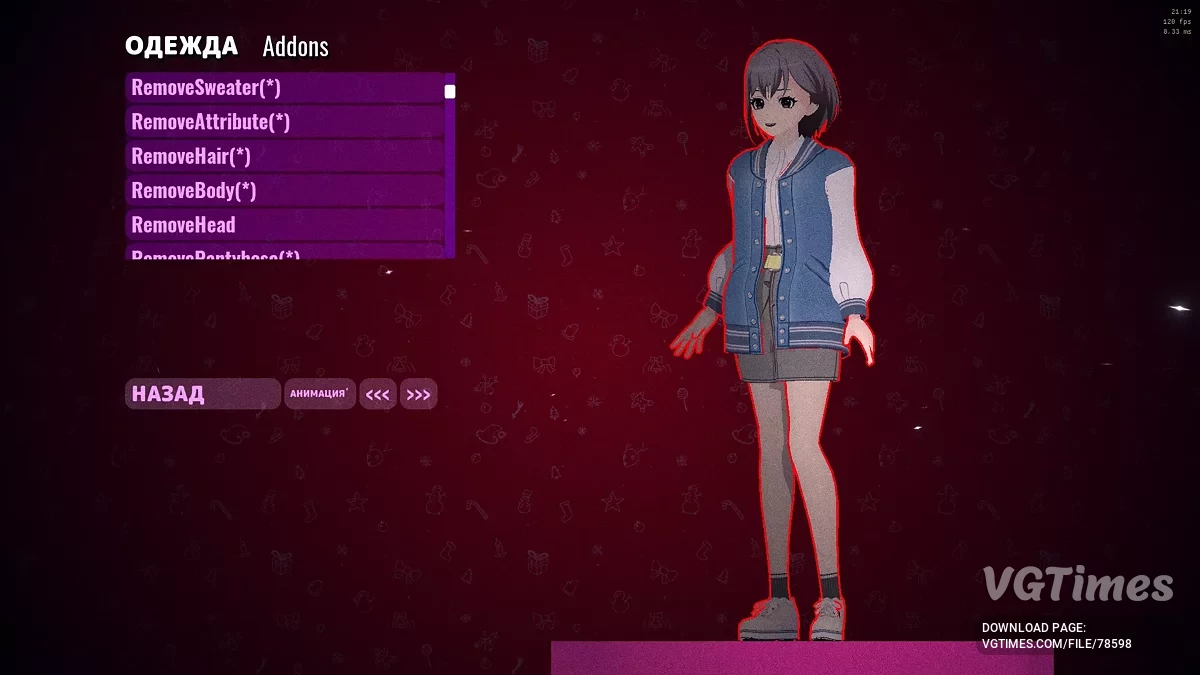Advance with the >>> button
Image resolution: width=1200 pixels, height=675 pixels.
point(419,395)
